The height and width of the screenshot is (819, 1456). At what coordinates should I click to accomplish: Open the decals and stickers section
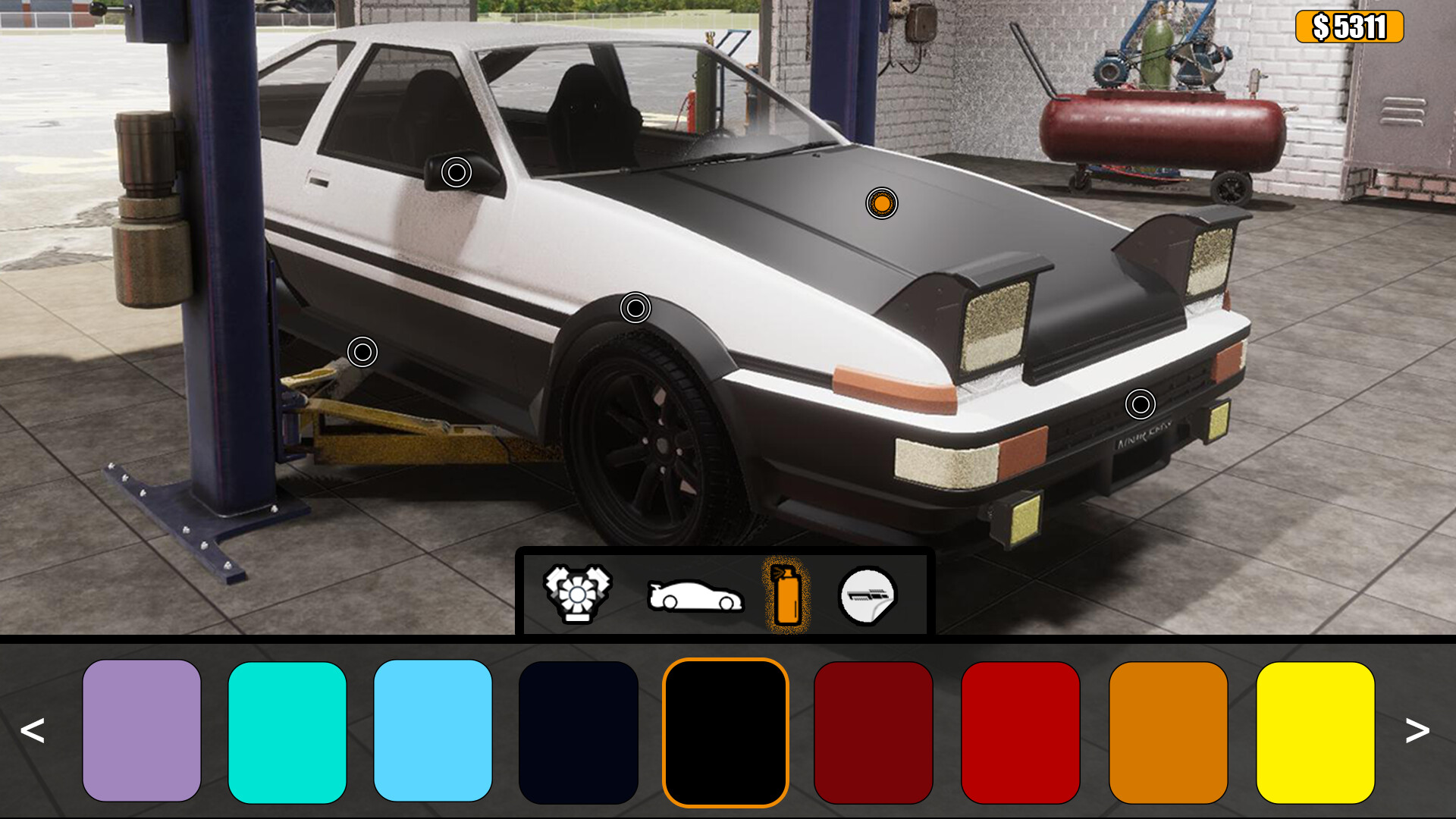[x=869, y=595]
